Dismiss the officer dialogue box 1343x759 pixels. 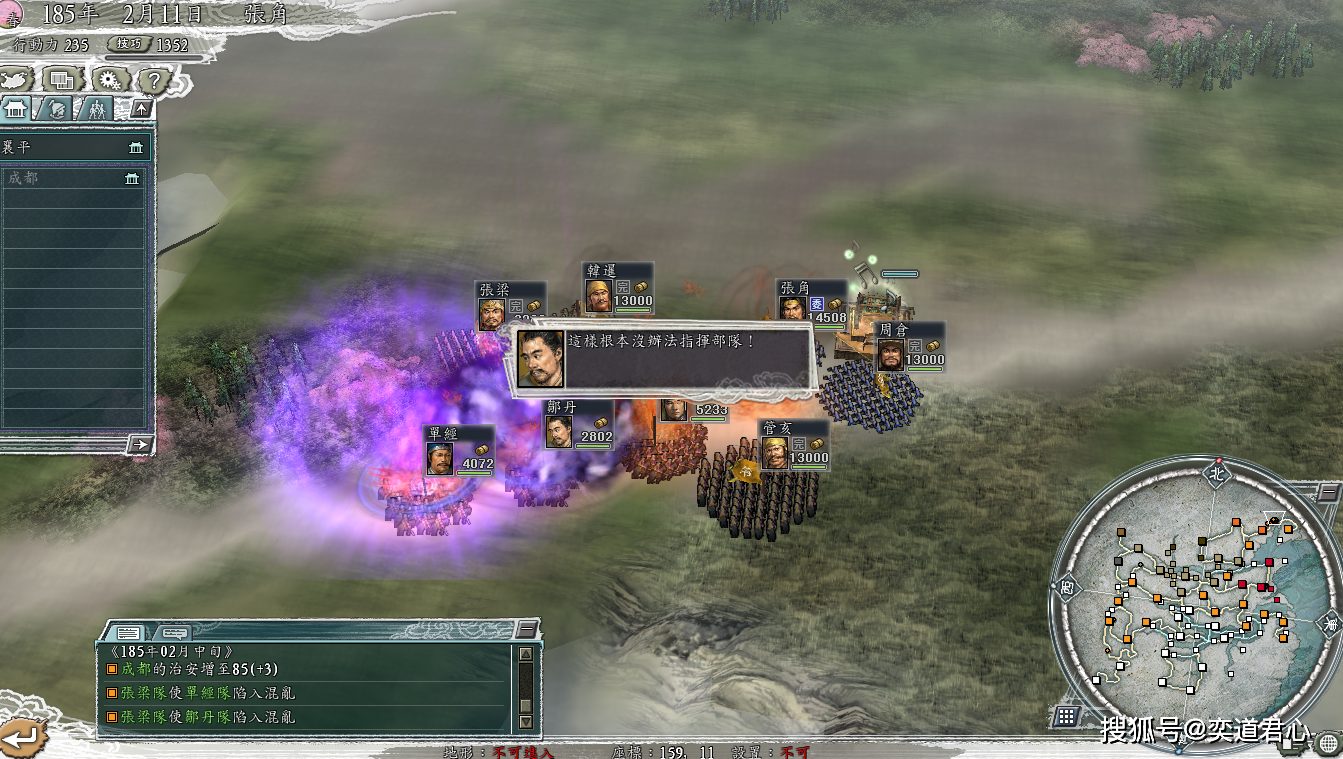662,359
